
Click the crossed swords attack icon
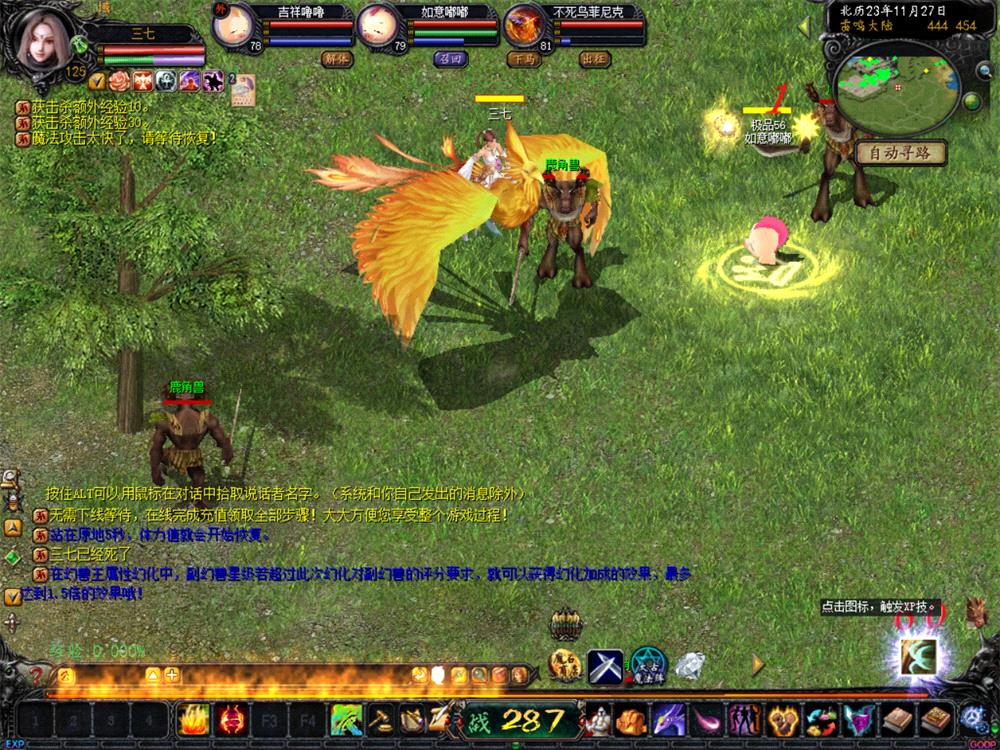pyautogui.click(x=605, y=664)
